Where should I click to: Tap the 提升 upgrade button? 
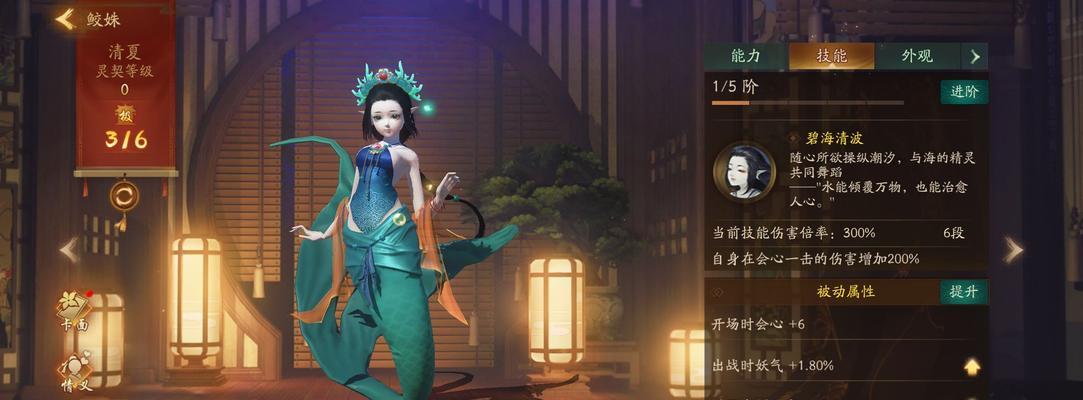(963, 292)
